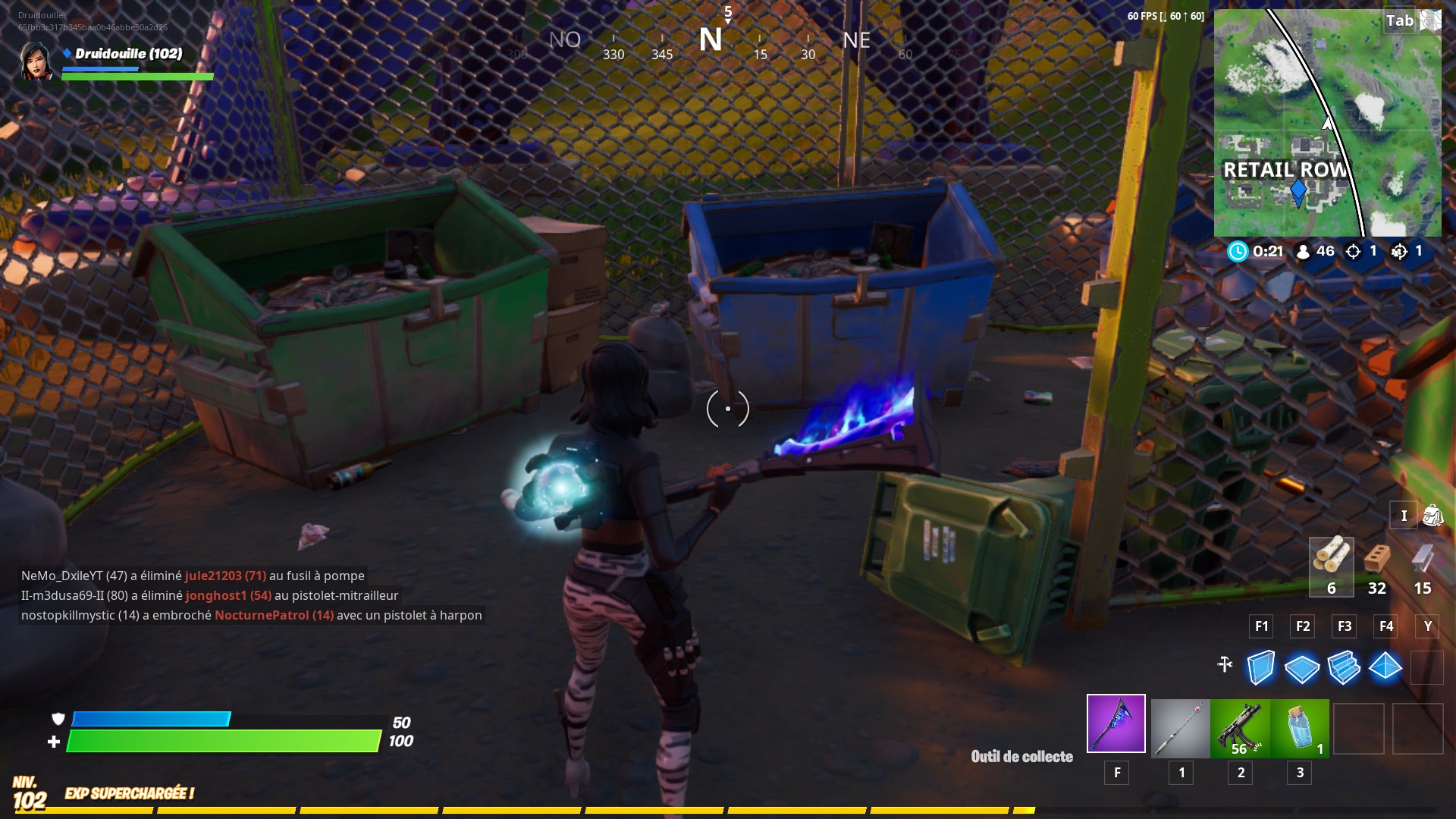Pick the pyramid roof building piece
This screenshot has width=1456, height=819.
click(x=1385, y=668)
